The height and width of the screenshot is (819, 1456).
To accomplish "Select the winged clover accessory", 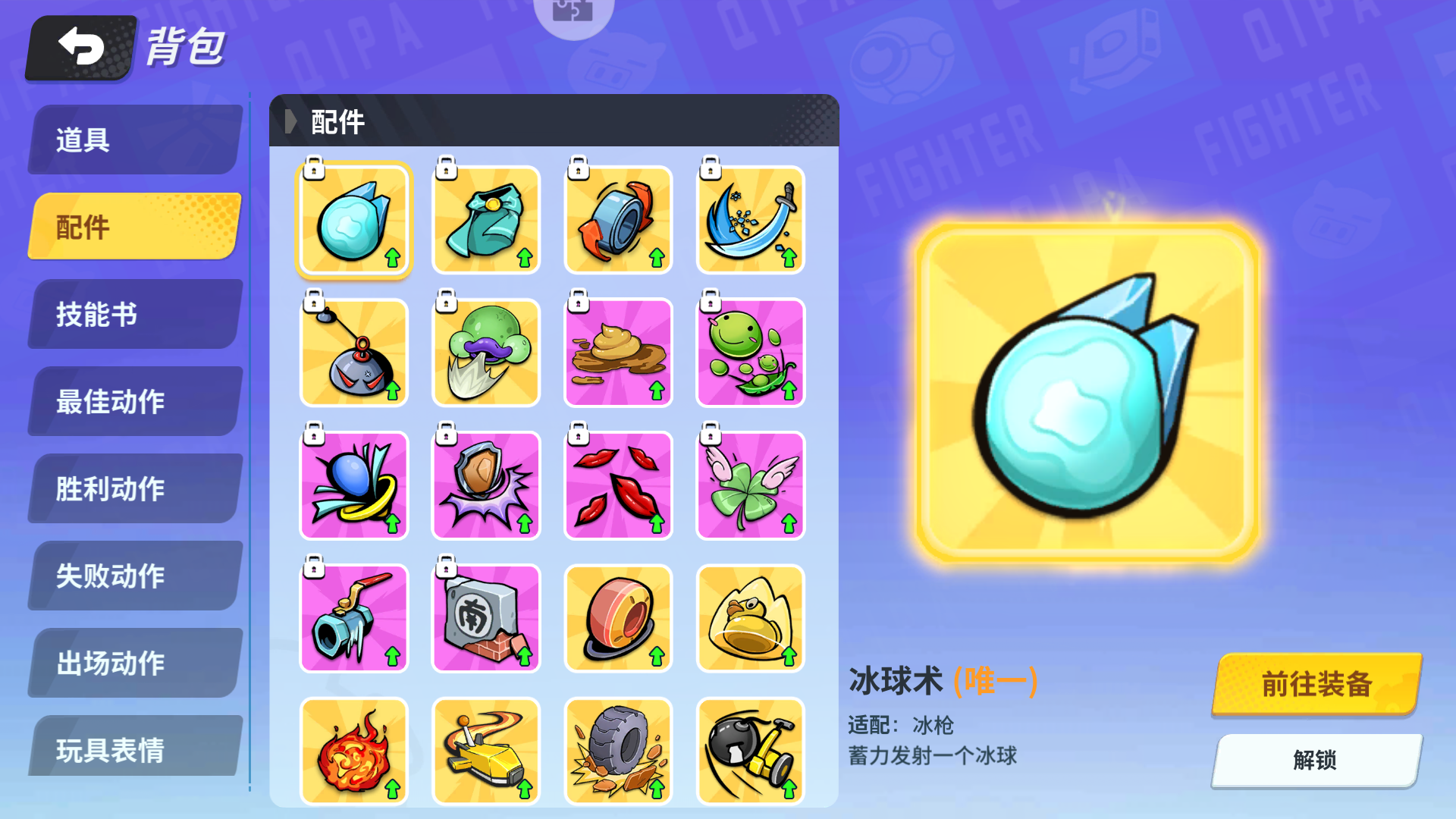I will tap(750, 485).
